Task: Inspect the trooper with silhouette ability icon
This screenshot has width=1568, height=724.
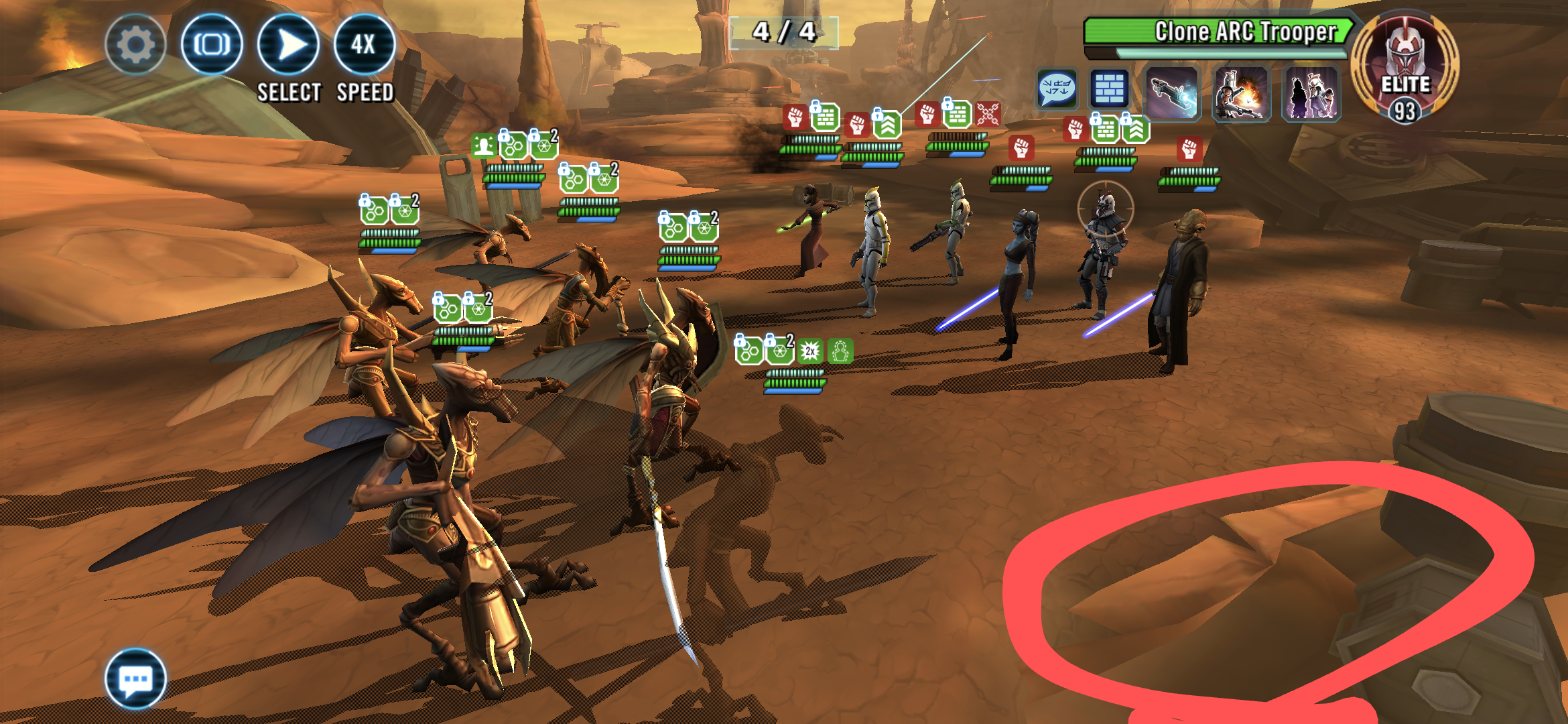Action: click(1311, 93)
